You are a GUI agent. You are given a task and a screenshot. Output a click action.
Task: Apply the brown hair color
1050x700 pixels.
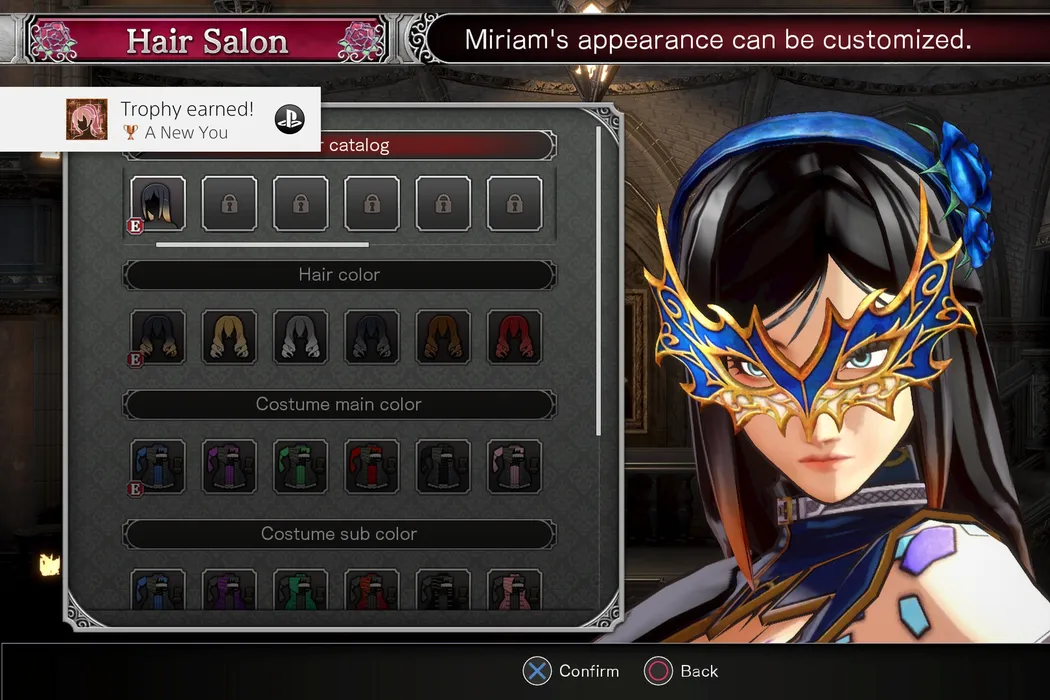coord(443,336)
